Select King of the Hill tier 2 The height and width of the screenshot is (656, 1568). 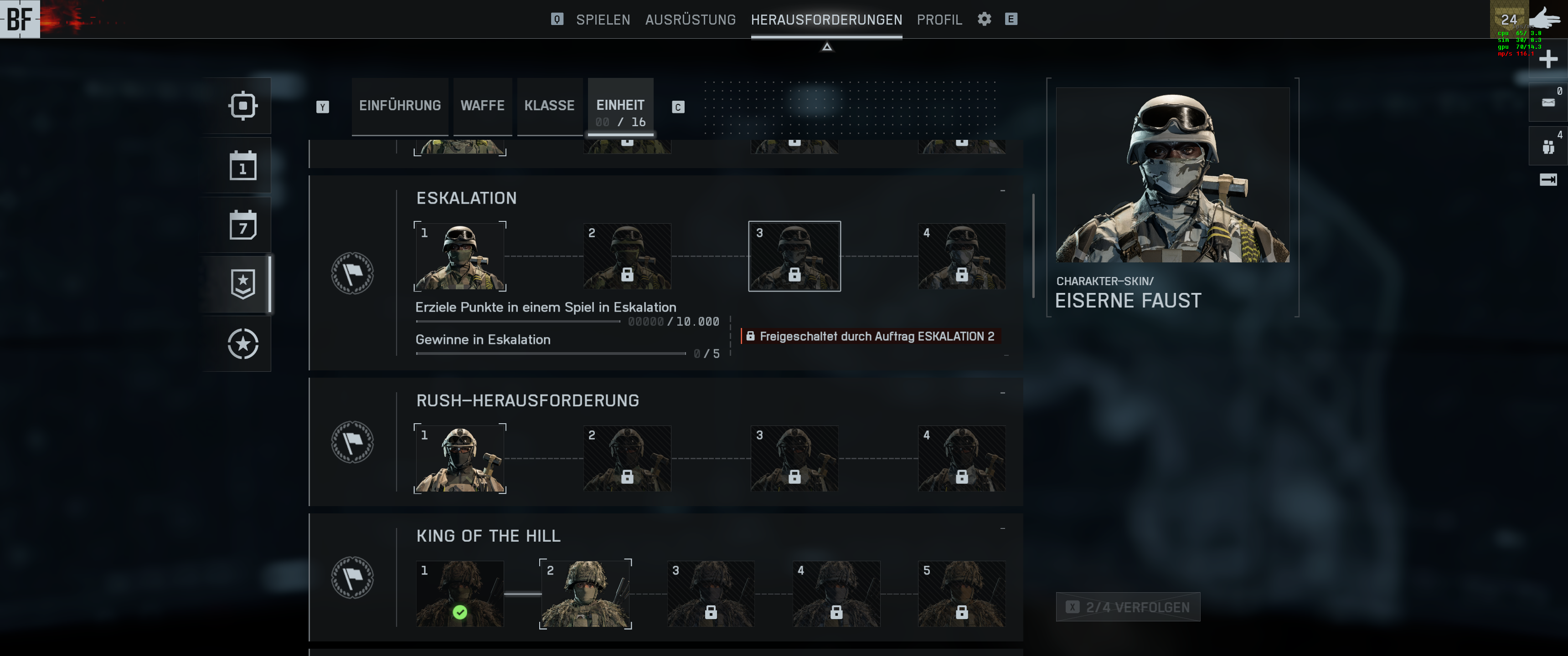click(x=585, y=594)
